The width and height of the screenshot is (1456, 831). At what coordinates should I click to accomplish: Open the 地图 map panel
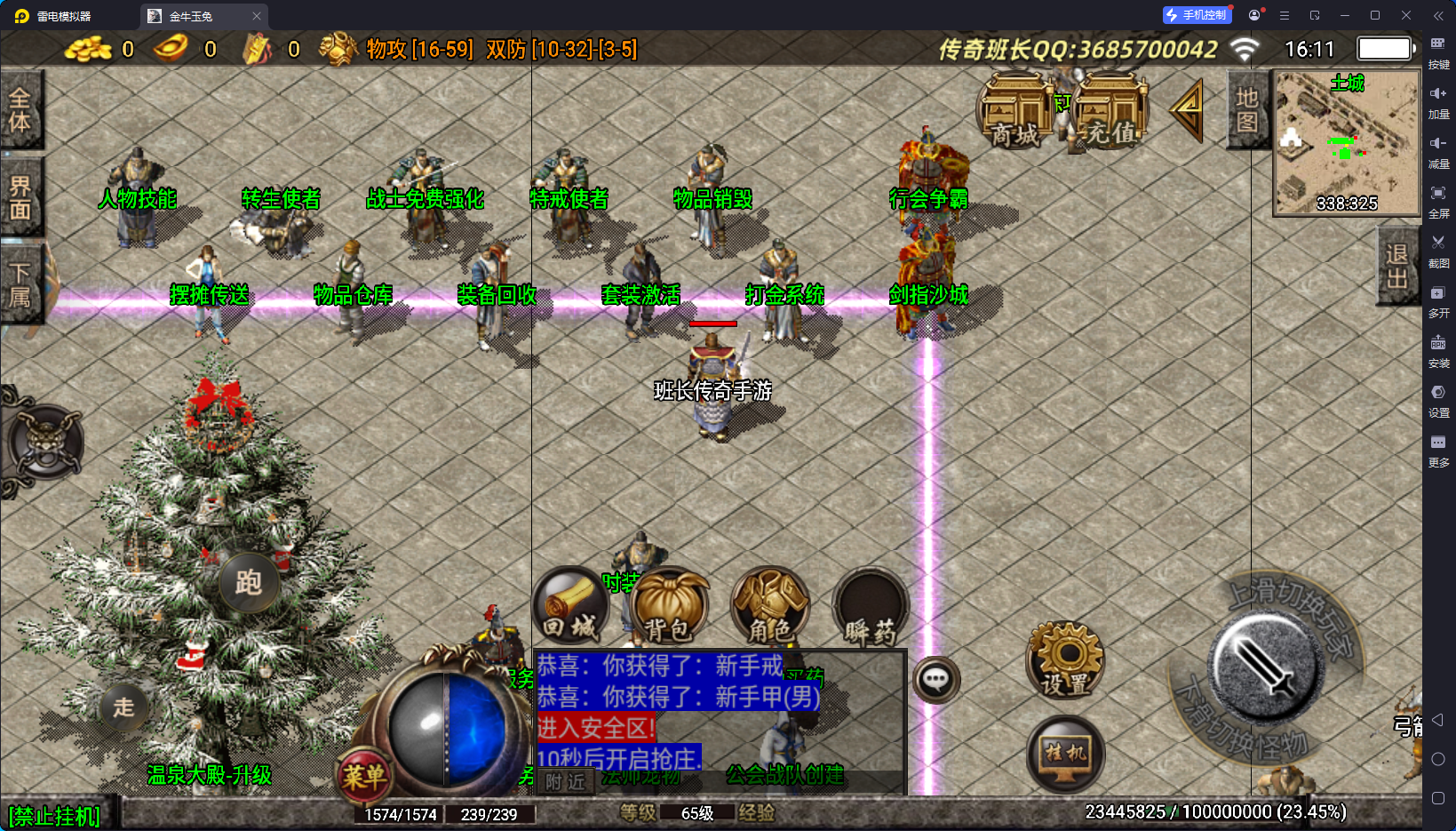click(1247, 110)
